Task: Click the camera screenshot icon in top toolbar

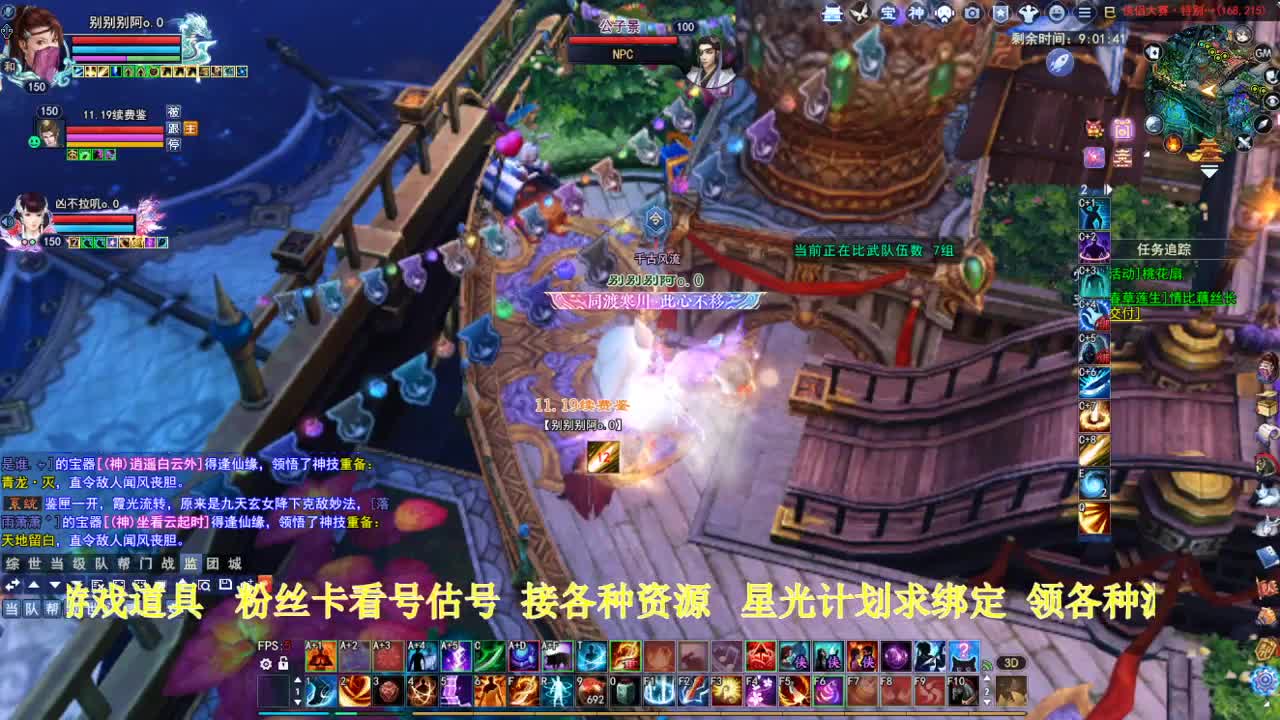Action: click(972, 13)
